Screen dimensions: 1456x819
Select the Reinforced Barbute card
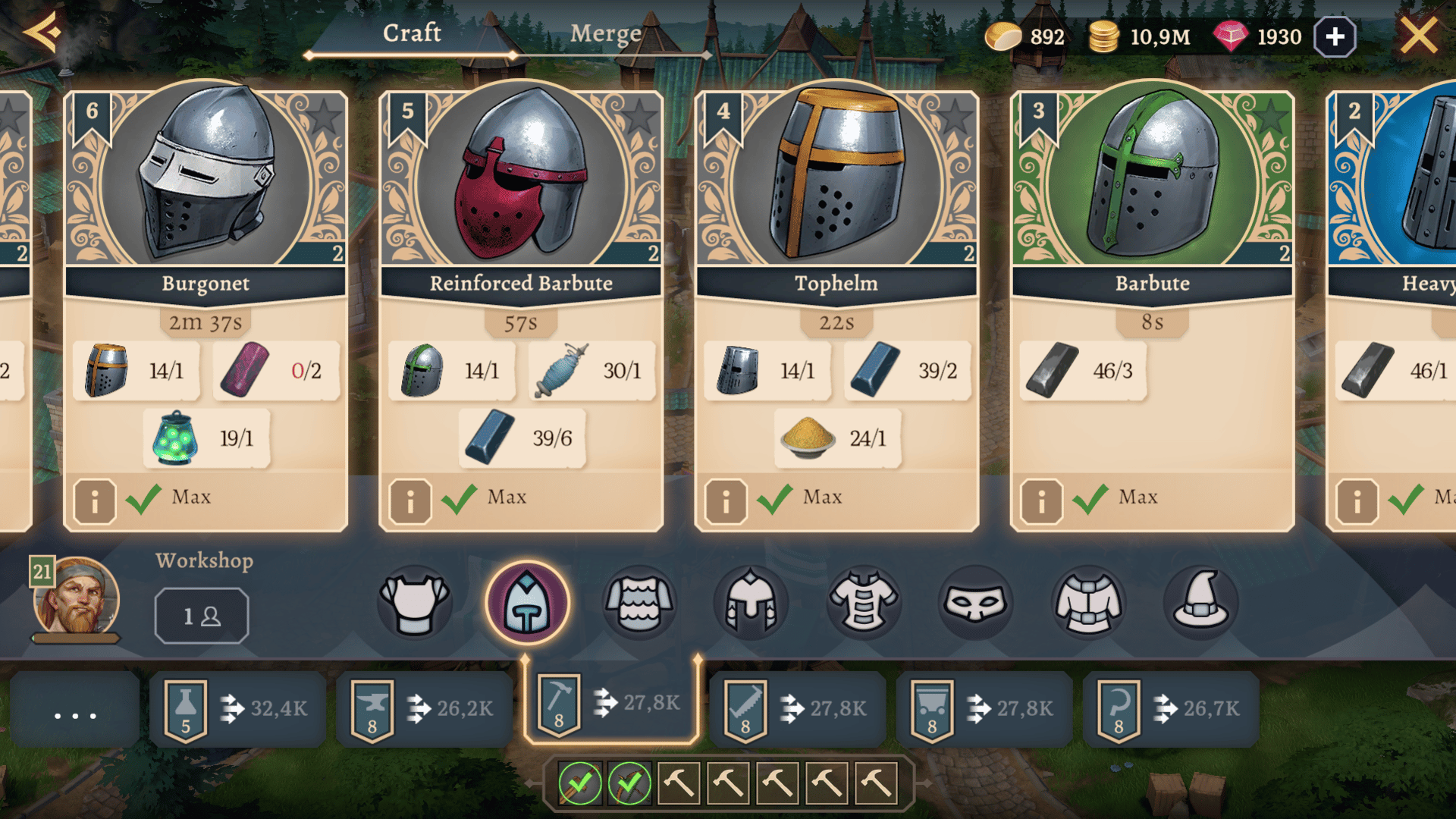click(x=521, y=190)
